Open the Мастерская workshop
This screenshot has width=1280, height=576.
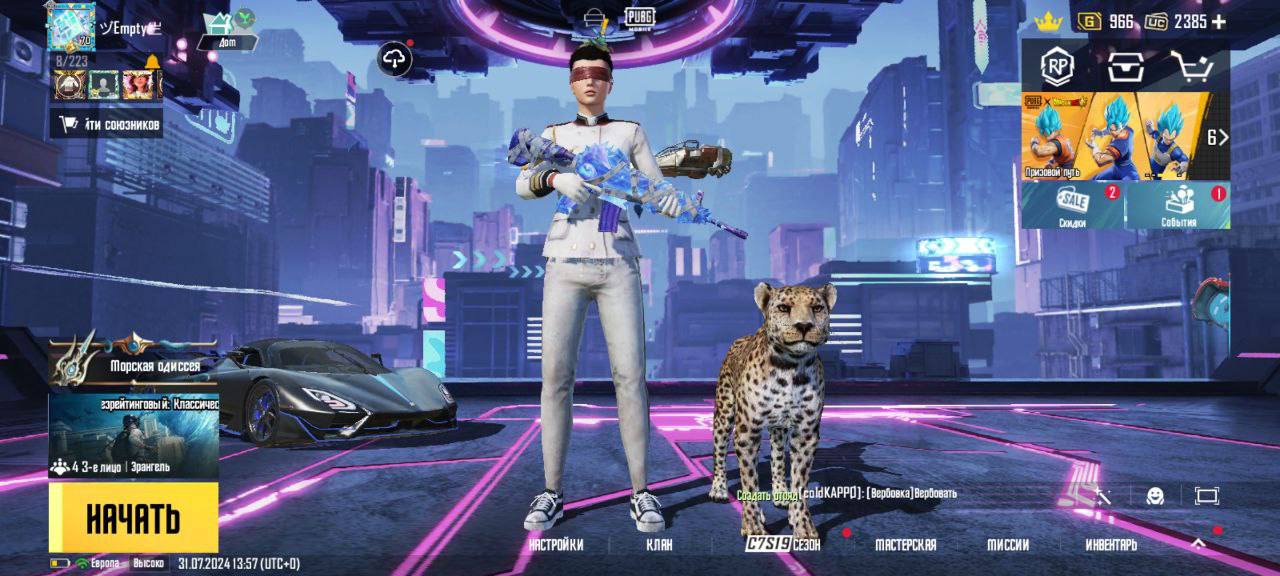point(905,545)
